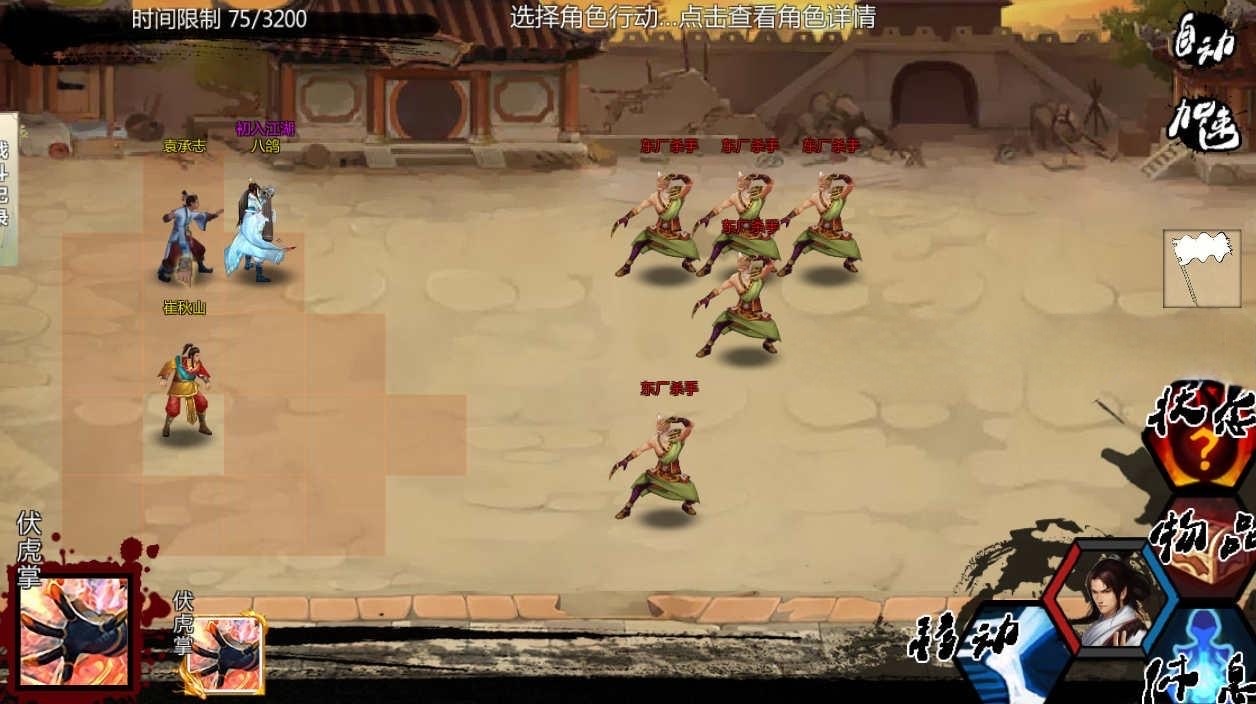The image size is (1256, 704).
Task: Activate the 加速 speed-up button
Action: (x=1205, y=124)
